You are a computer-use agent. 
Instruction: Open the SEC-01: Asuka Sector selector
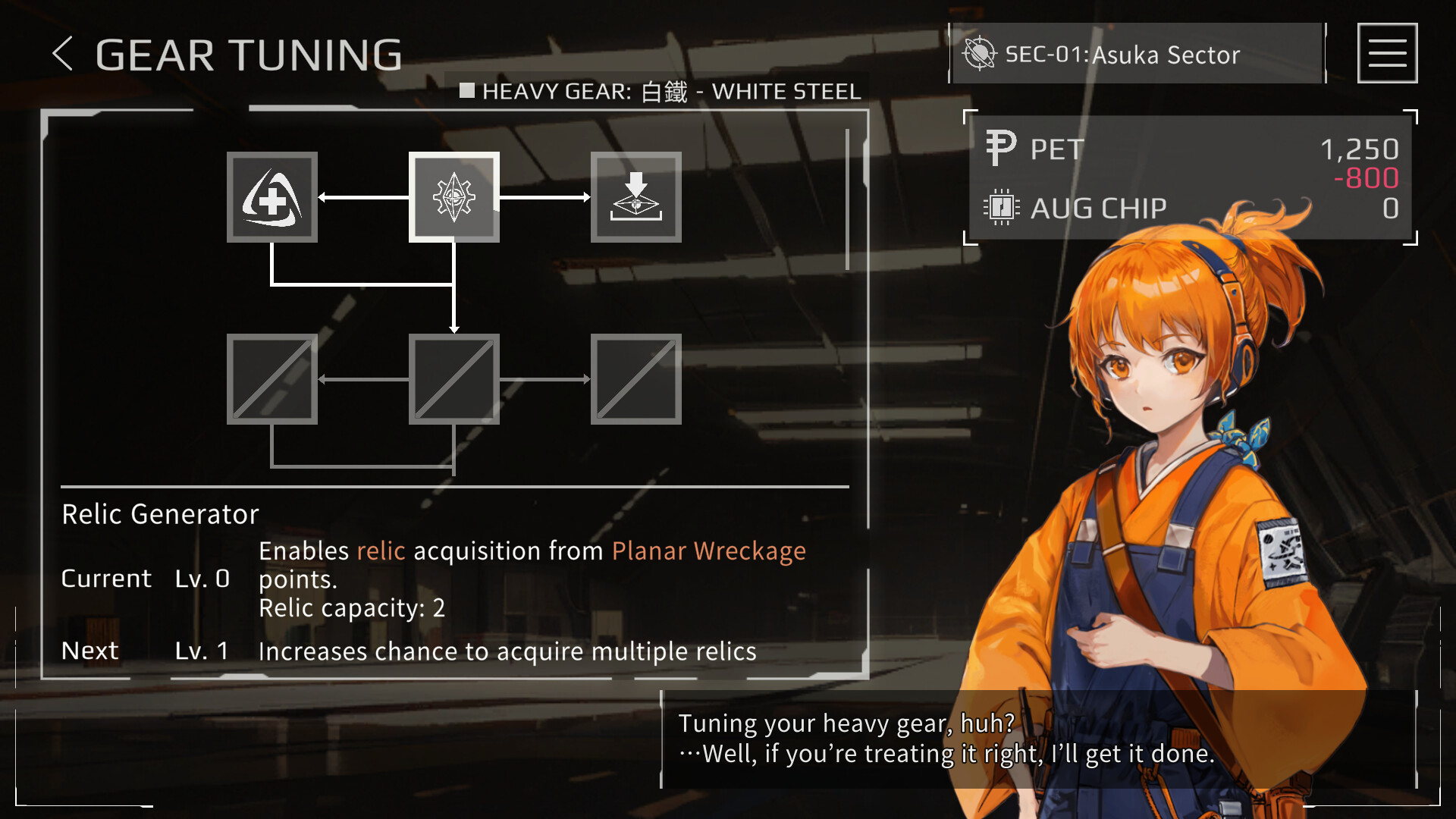[1122, 53]
